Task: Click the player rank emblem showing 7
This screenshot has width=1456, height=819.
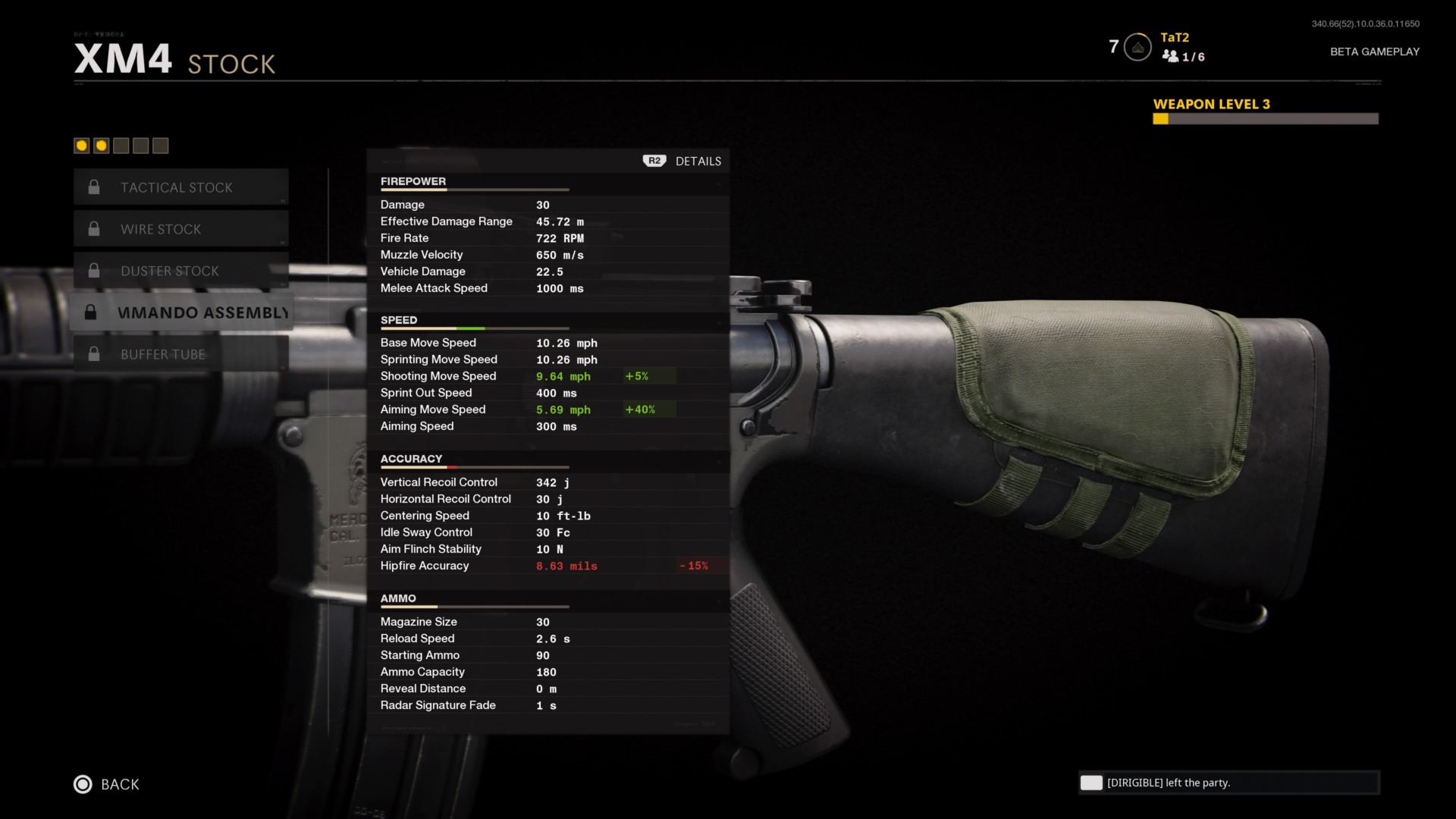Action: [x=1135, y=46]
